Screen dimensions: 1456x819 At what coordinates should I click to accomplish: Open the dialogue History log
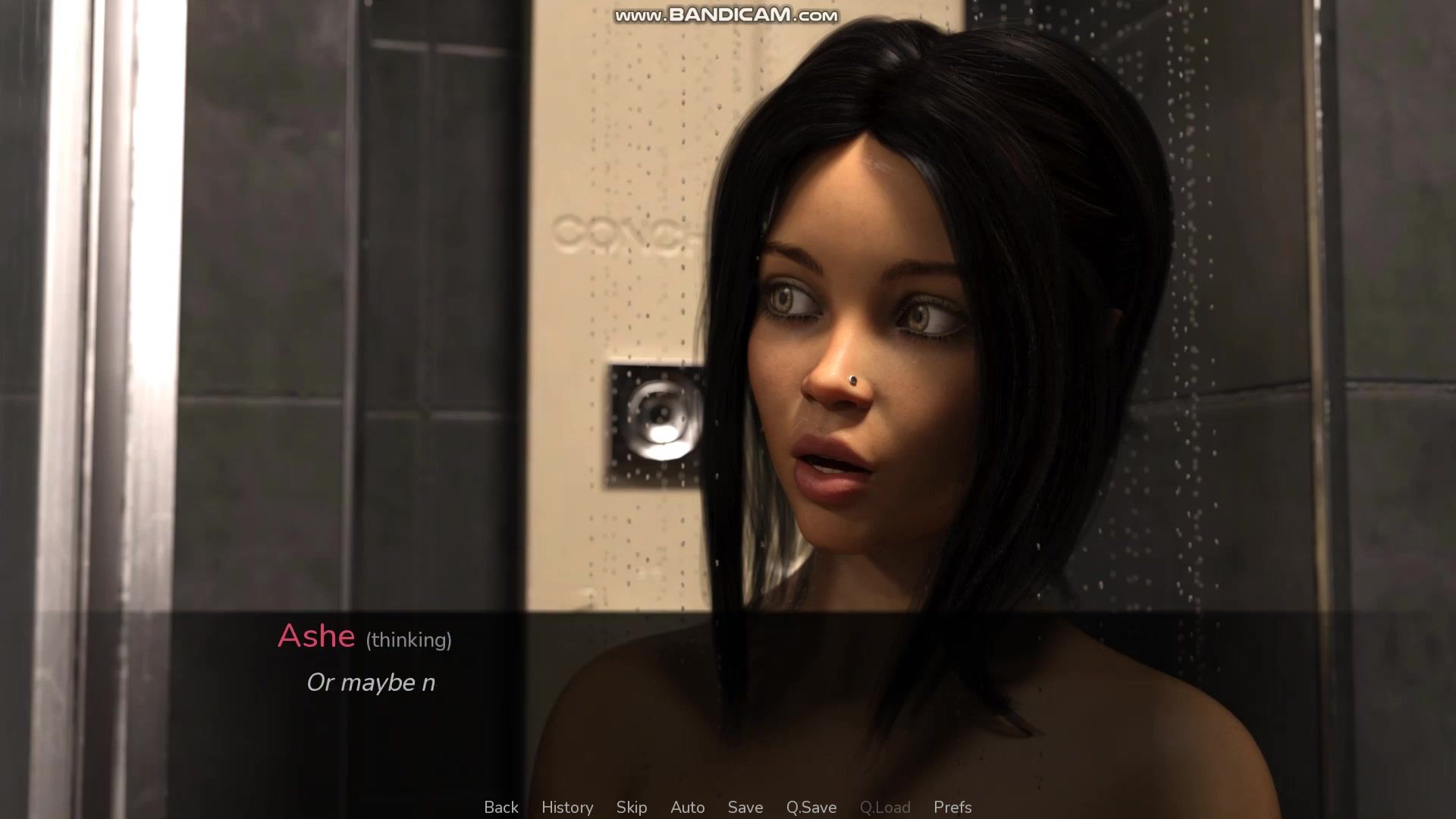click(x=567, y=808)
